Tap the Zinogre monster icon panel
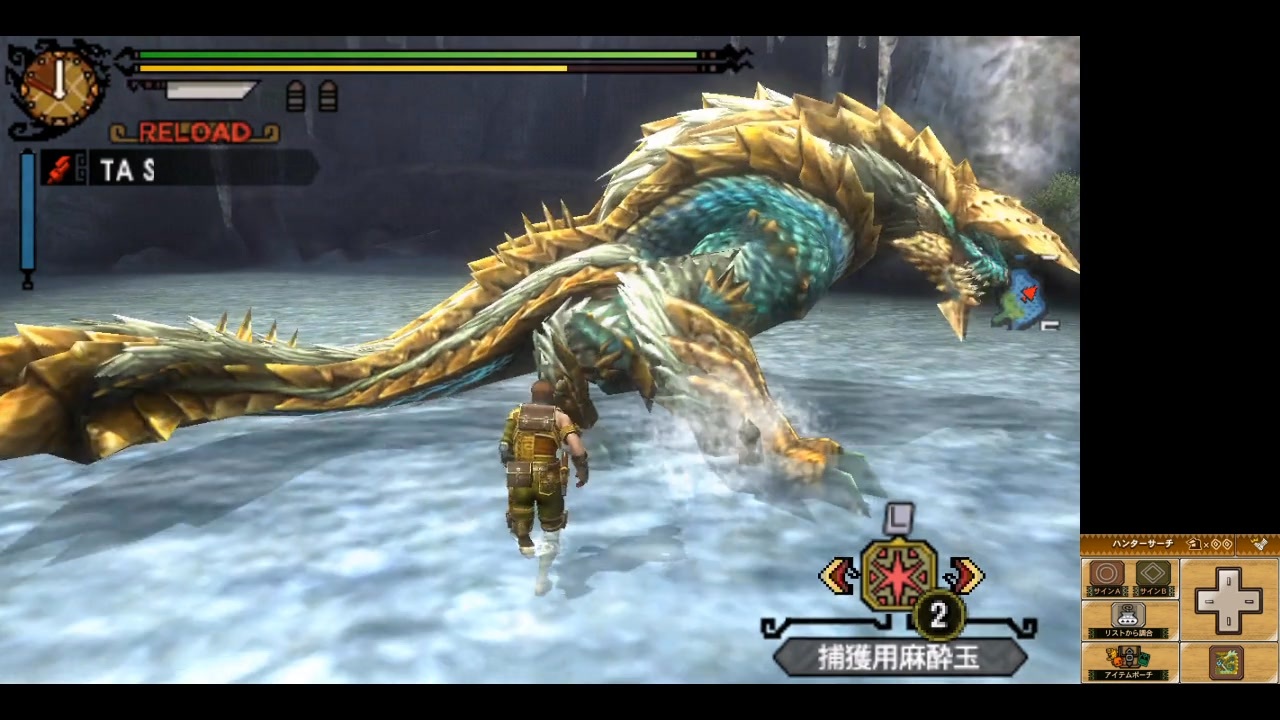 click(x=1226, y=661)
